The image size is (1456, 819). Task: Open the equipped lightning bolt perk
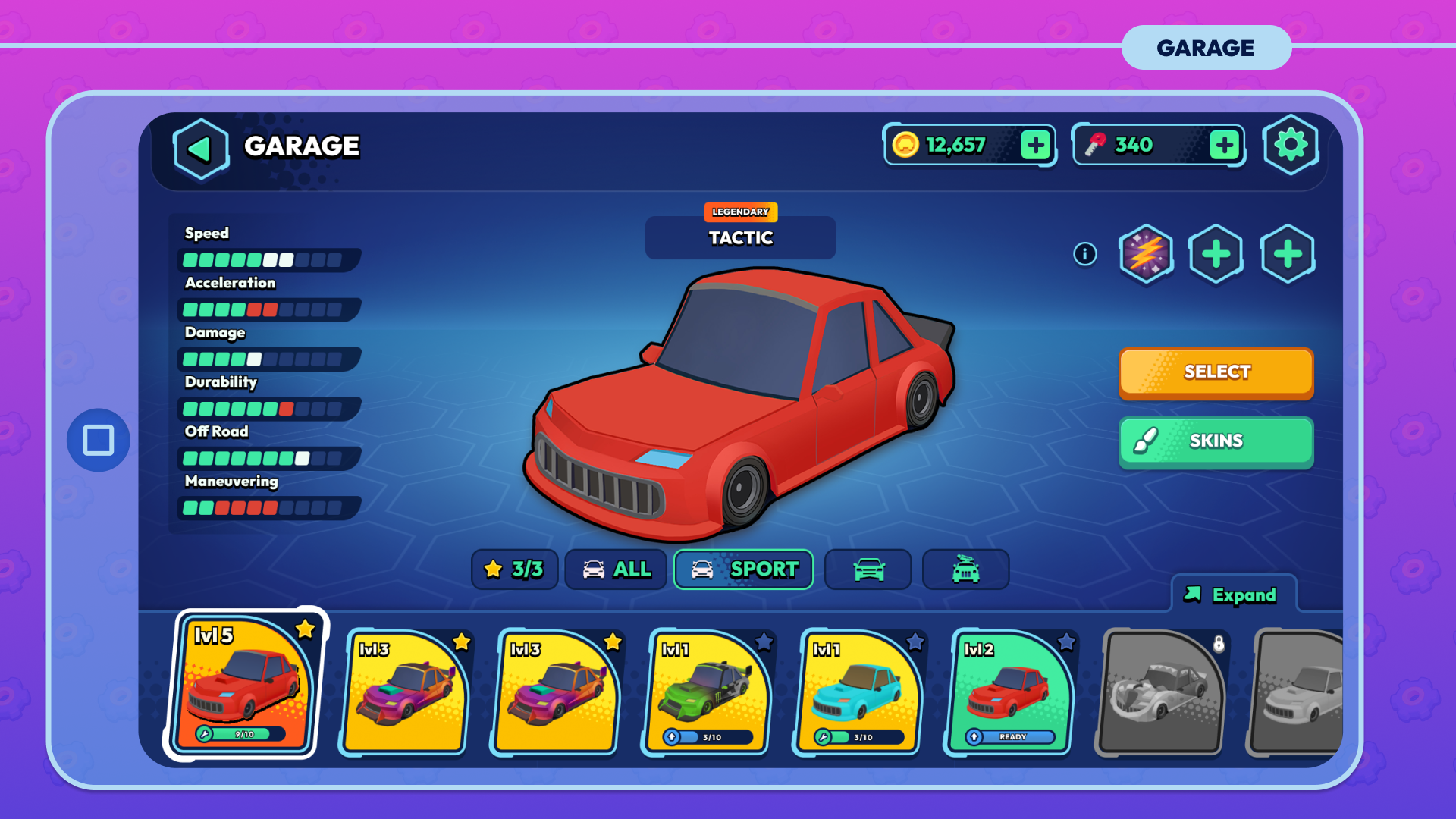(1147, 254)
